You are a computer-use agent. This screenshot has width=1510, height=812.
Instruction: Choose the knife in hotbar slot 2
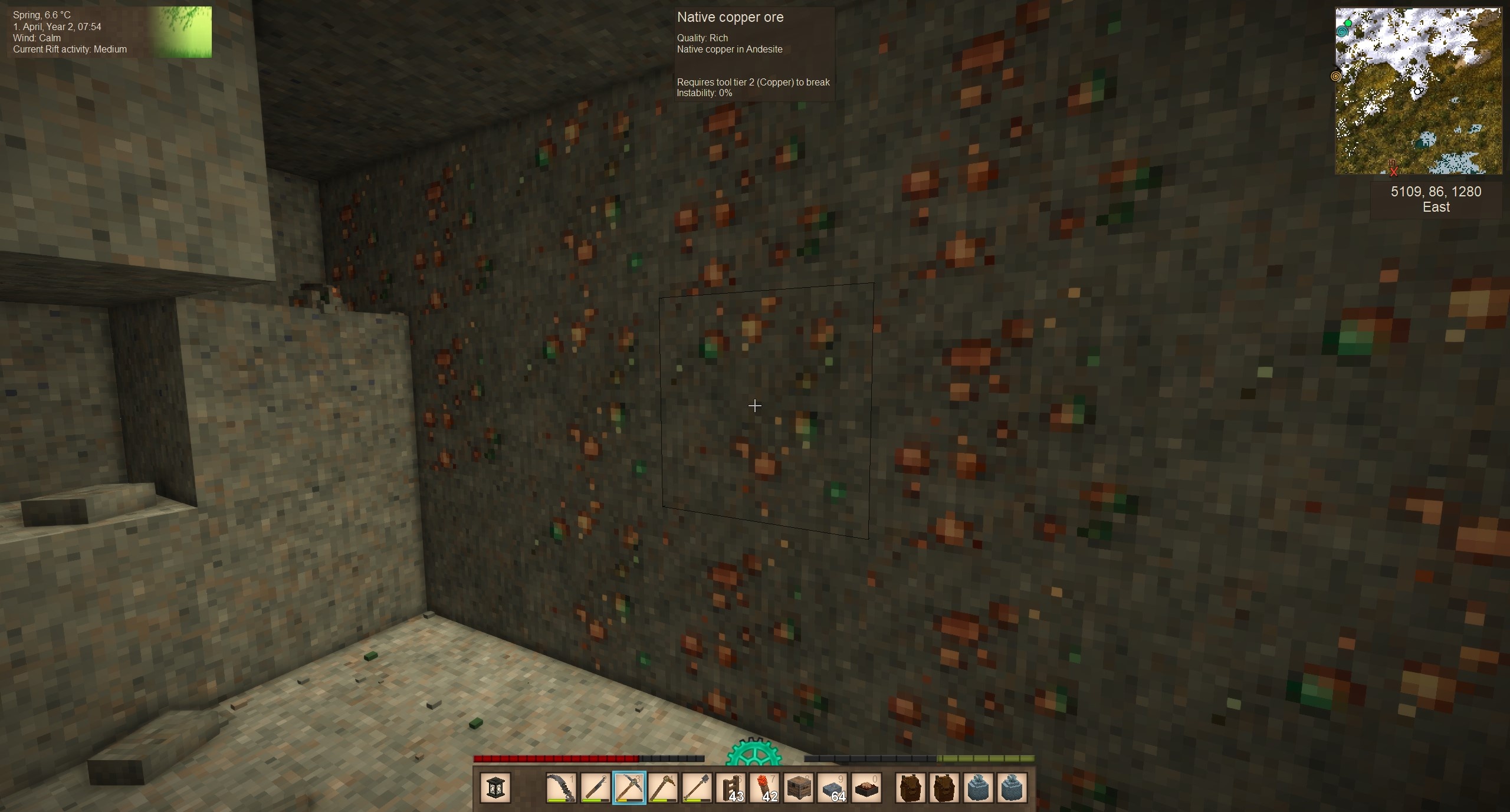click(x=595, y=788)
